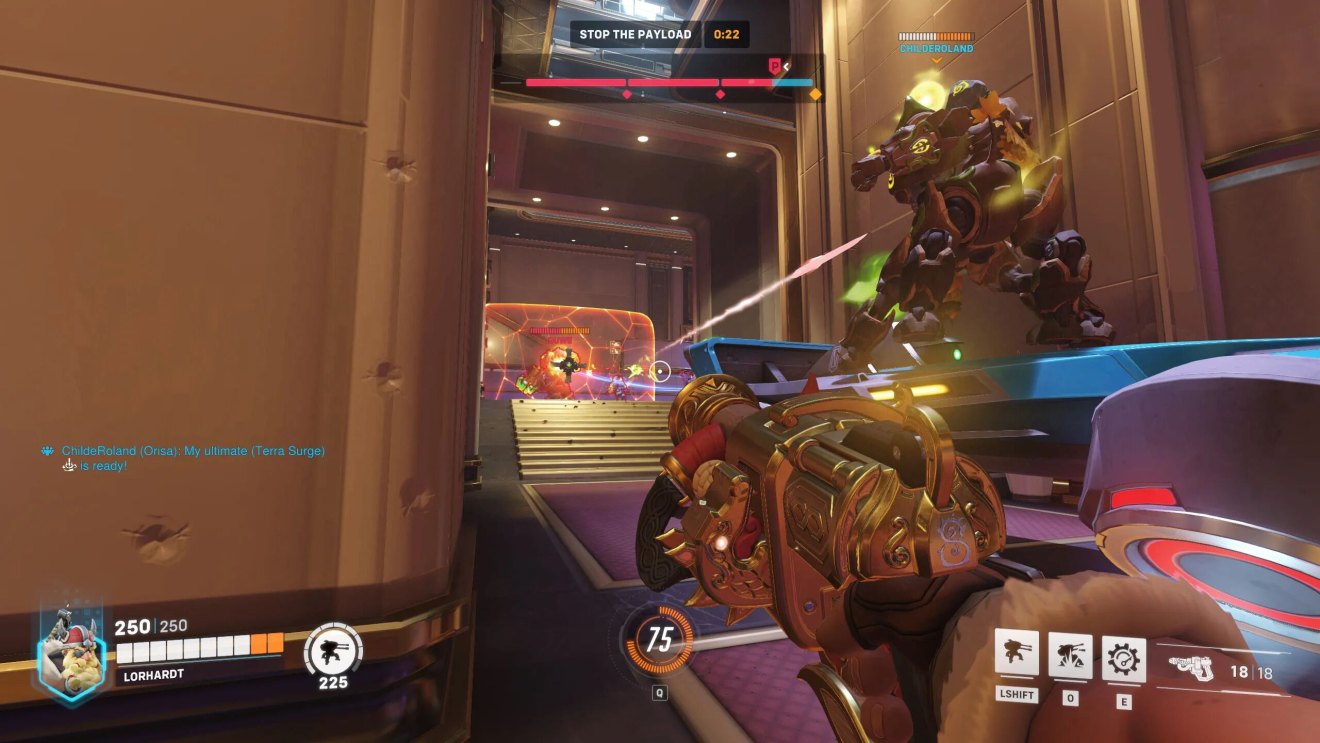Image resolution: width=1320 pixels, height=743 pixels.
Task: Toggle the middle checkpoint diamond marker
Action: tap(718, 95)
